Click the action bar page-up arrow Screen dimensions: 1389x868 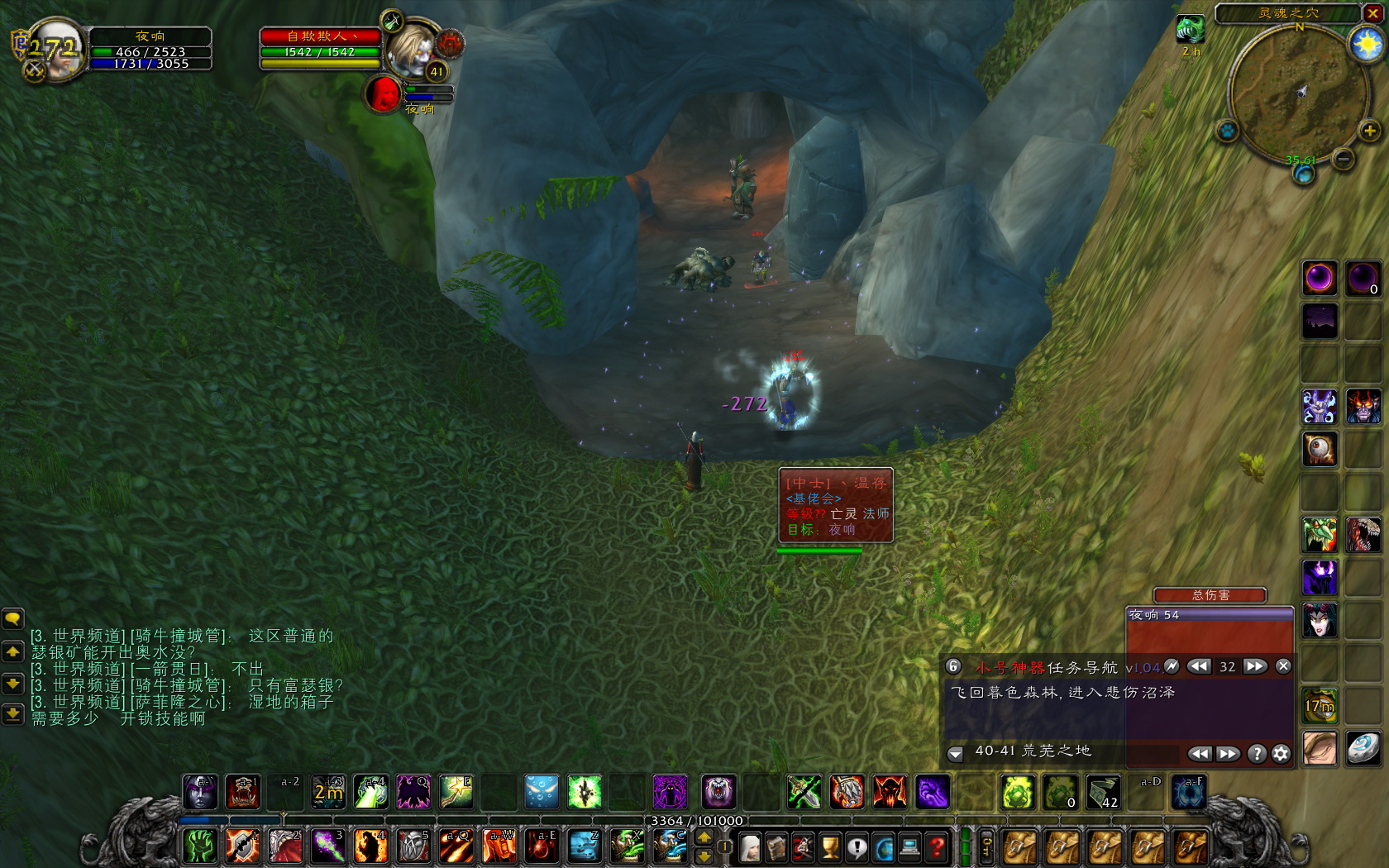click(x=704, y=837)
